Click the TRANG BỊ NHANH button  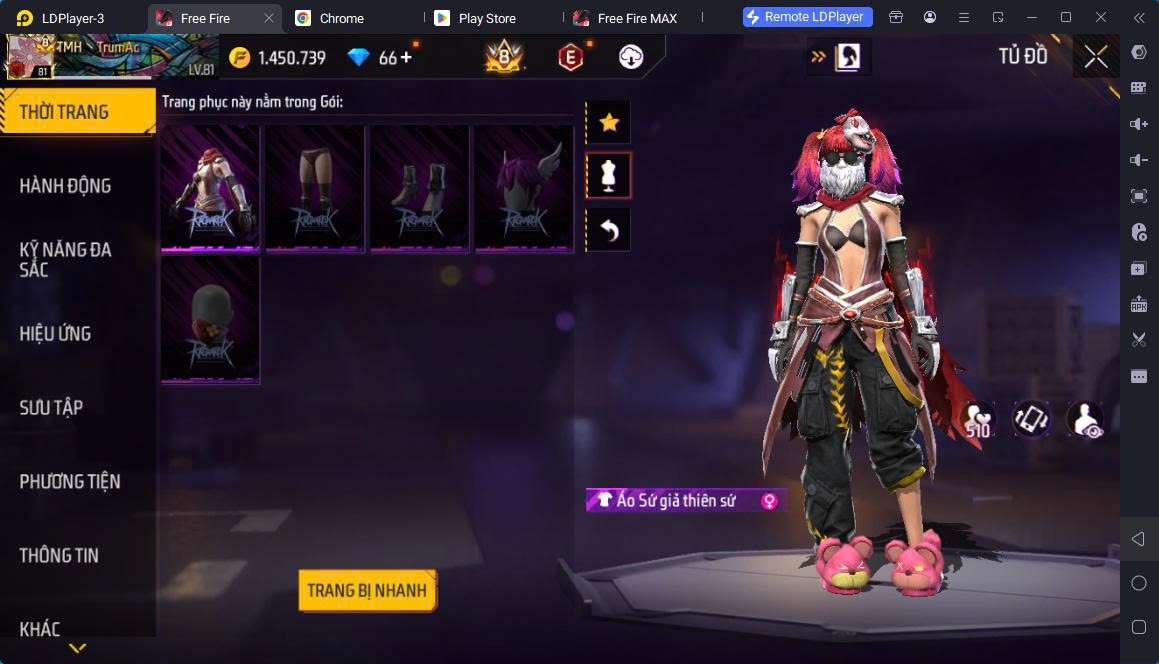click(367, 590)
